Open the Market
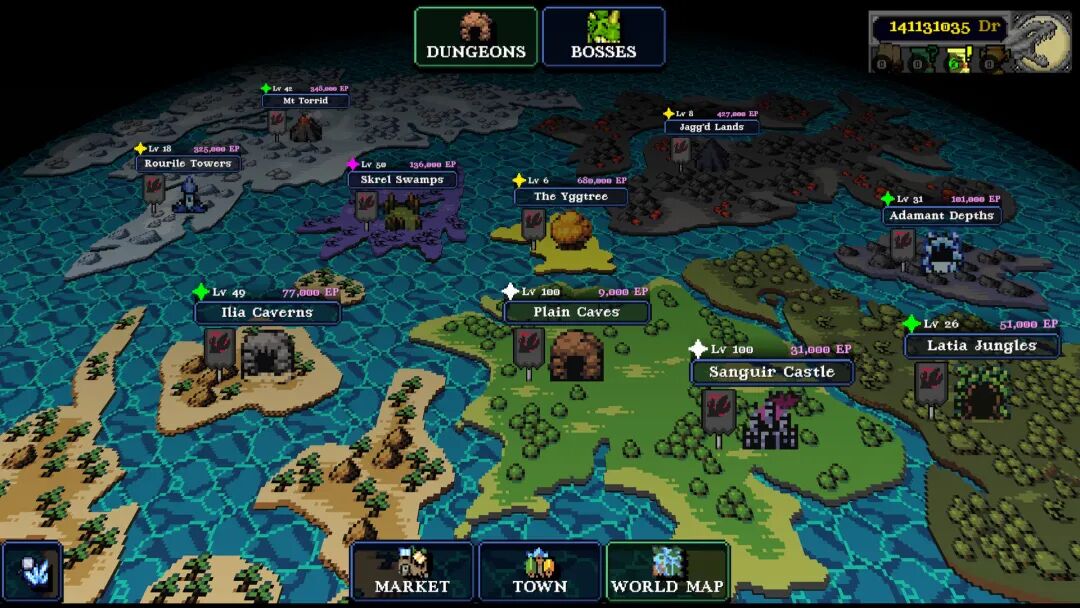Image resolution: width=1080 pixels, height=608 pixels. tap(412, 572)
